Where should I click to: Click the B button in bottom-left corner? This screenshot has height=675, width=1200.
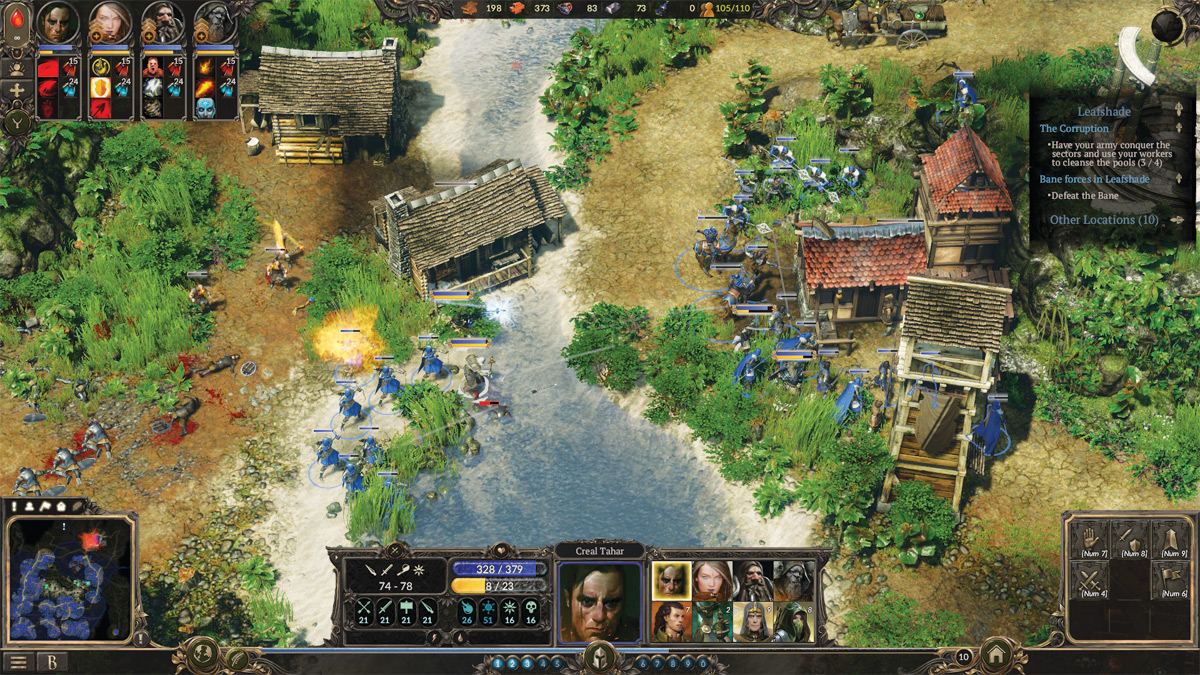50,662
